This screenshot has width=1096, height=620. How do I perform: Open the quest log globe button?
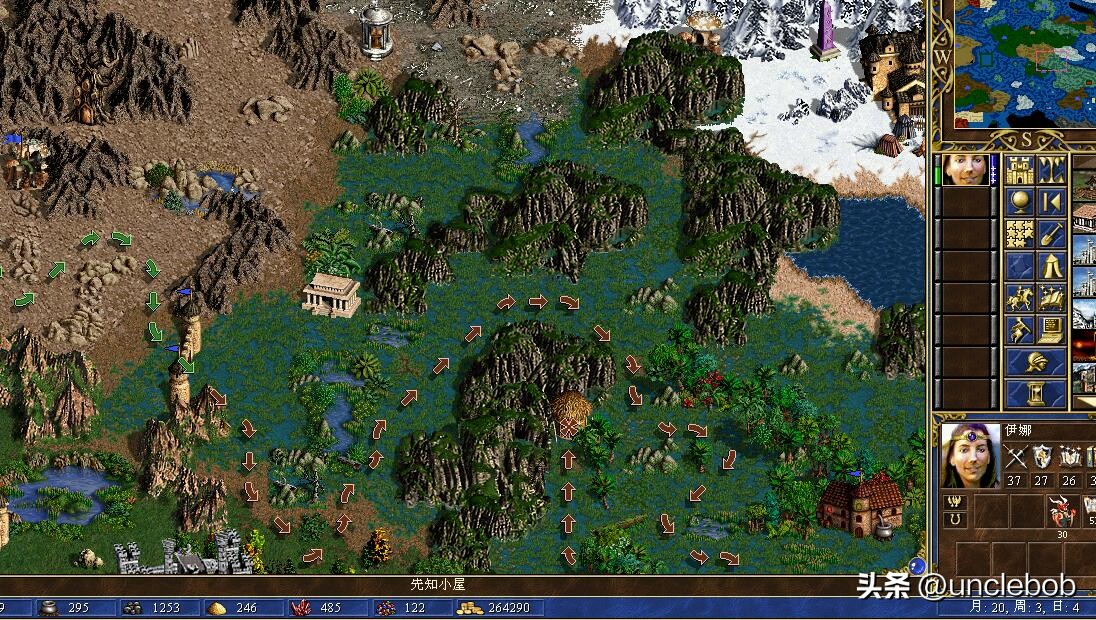[1019, 202]
